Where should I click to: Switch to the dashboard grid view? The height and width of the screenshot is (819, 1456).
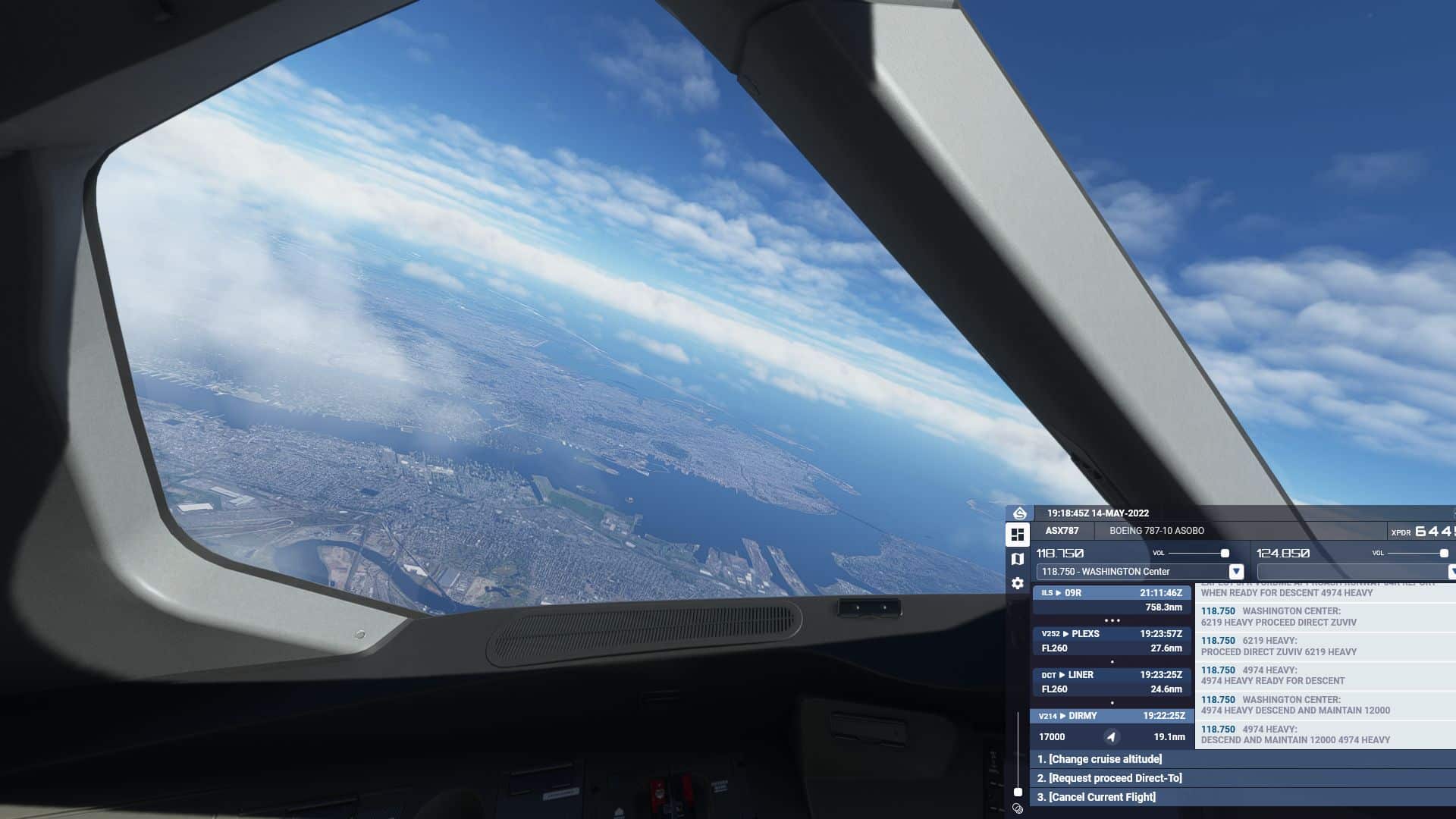tap(1018, 535)
